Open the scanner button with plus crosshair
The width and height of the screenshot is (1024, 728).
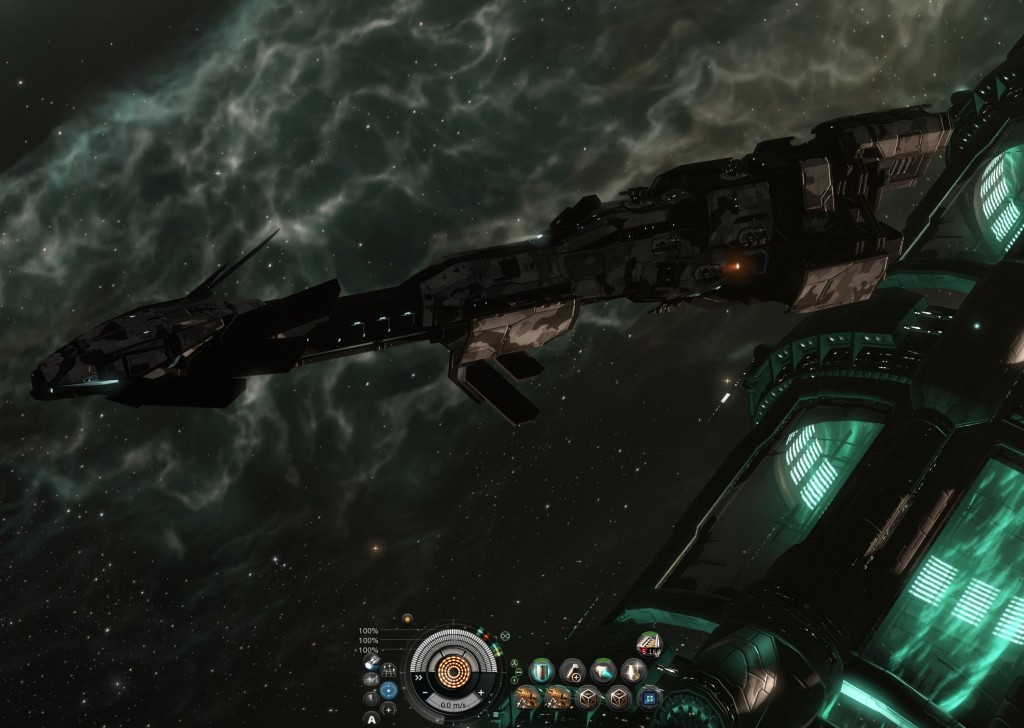pos(389,708)
